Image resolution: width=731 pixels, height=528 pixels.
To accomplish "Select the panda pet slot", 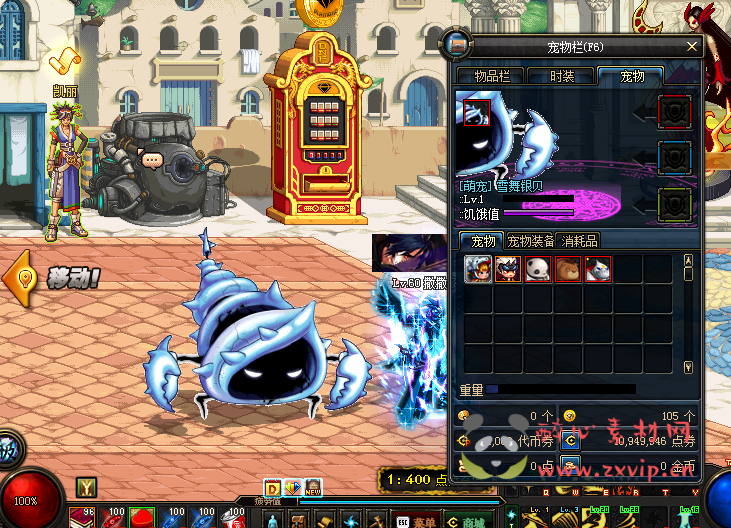I will (538, 269).
